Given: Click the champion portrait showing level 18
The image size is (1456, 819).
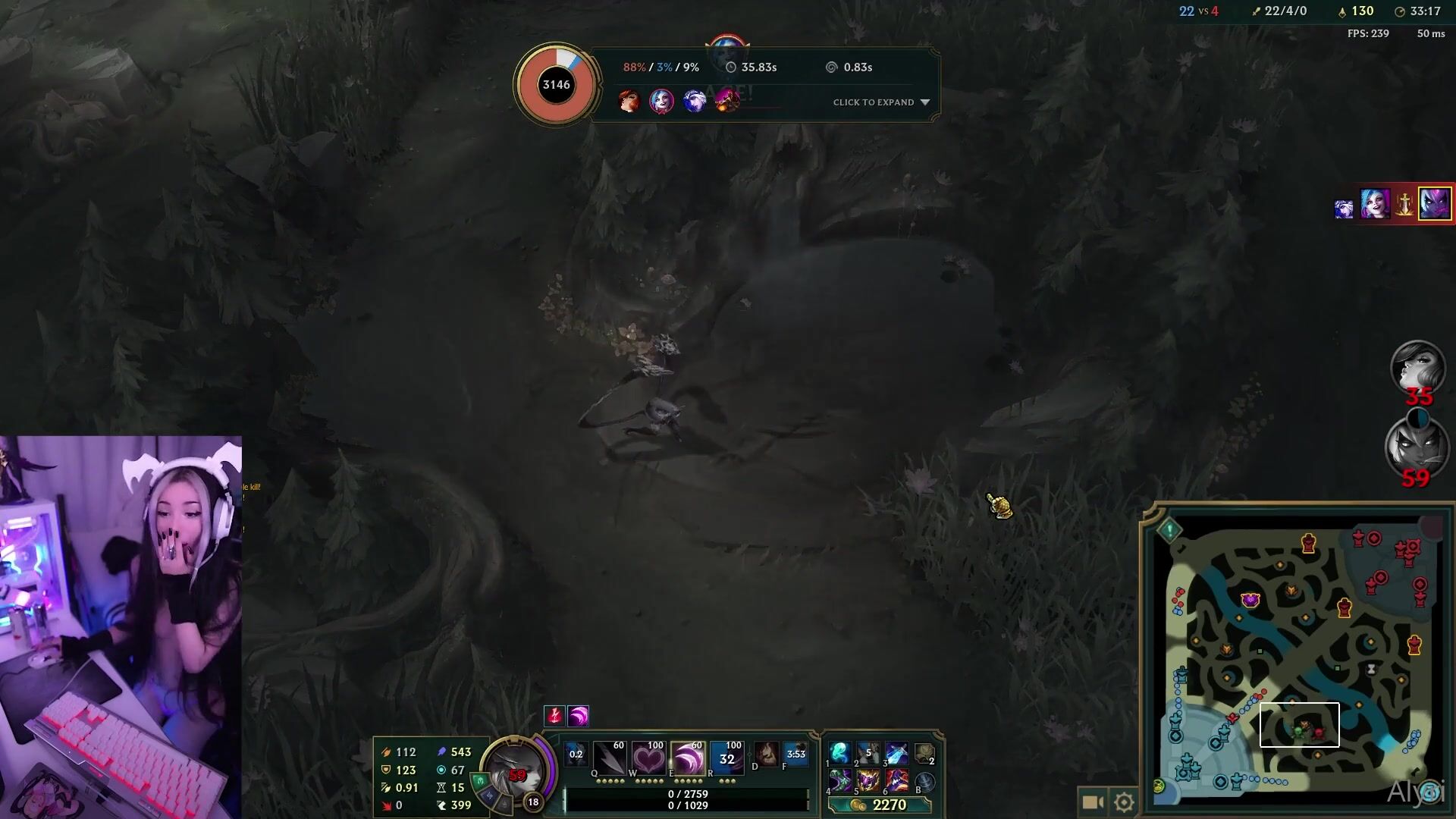Looking at the screenshot, I should click(x=516, y=767).
